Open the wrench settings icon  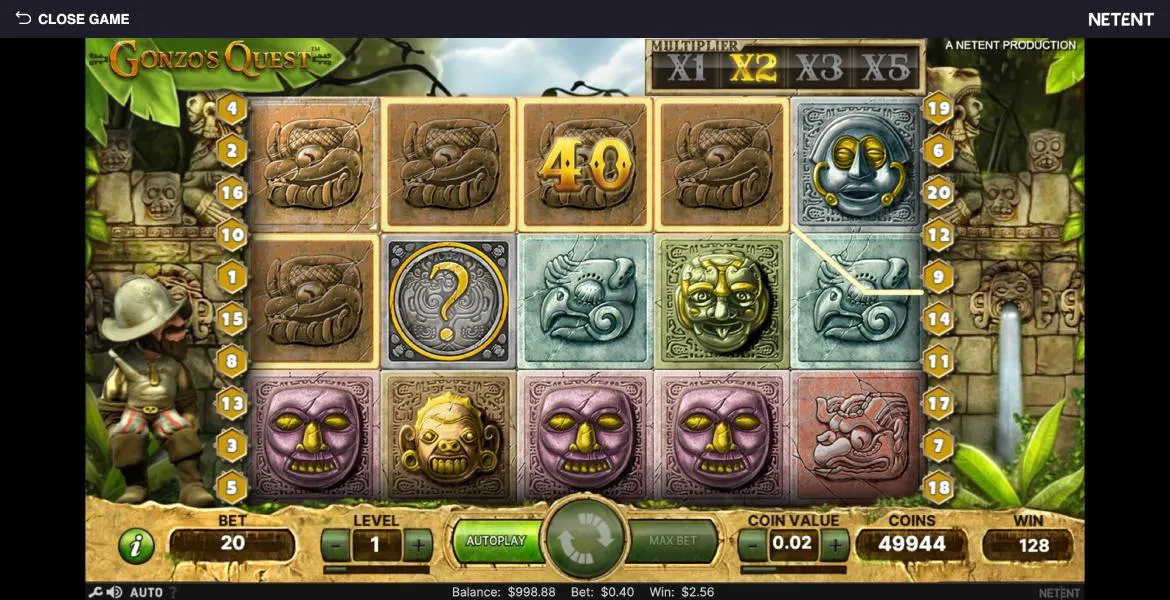pos(96,592)
